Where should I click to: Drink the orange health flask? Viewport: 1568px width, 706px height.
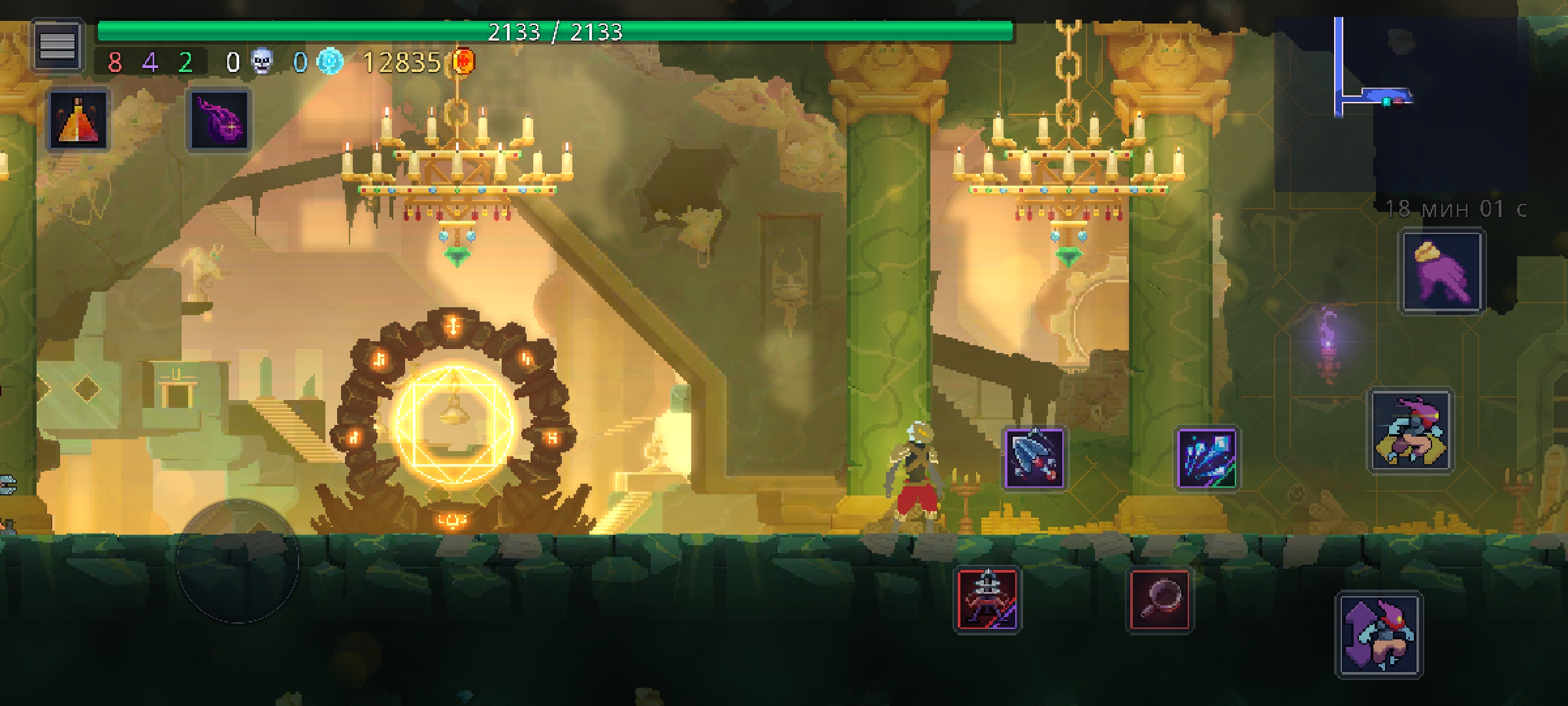[78, 120]
